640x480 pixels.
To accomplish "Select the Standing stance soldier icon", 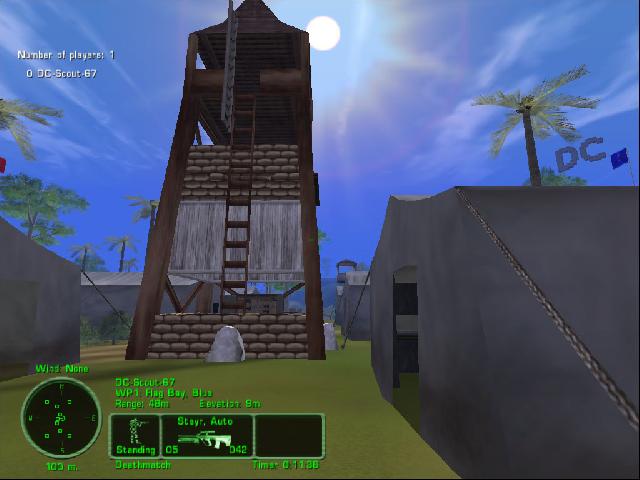I will (x=134, y=432).
